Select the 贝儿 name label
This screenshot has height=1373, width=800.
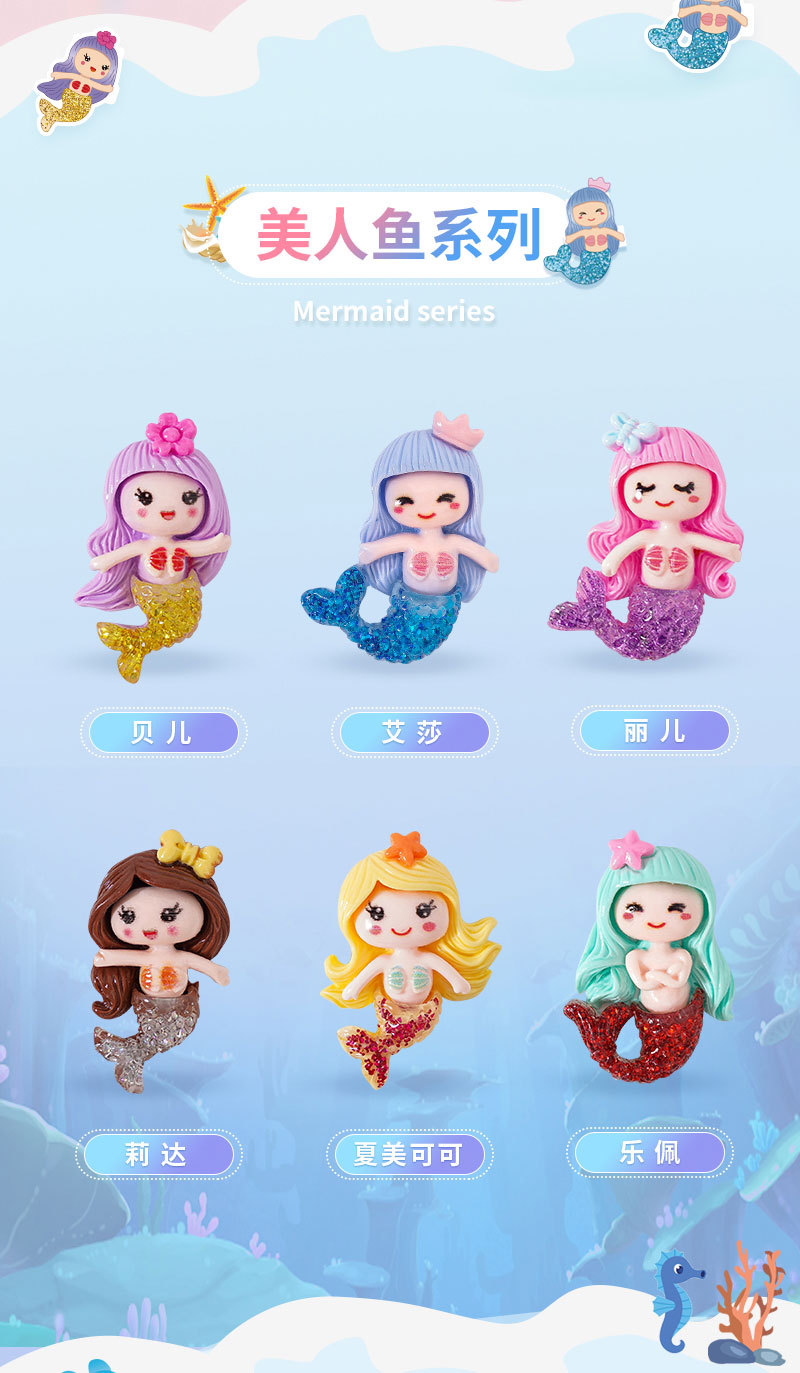pyautogui.click(x=163, y=732)
